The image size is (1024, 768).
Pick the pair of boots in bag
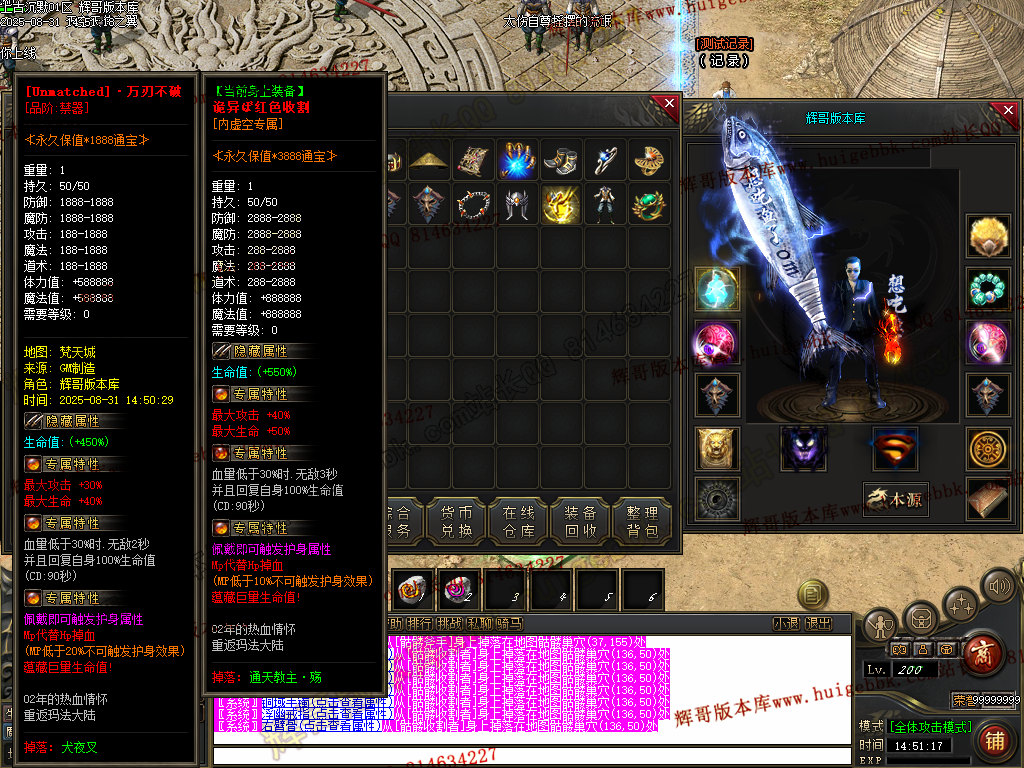[558, 160]
